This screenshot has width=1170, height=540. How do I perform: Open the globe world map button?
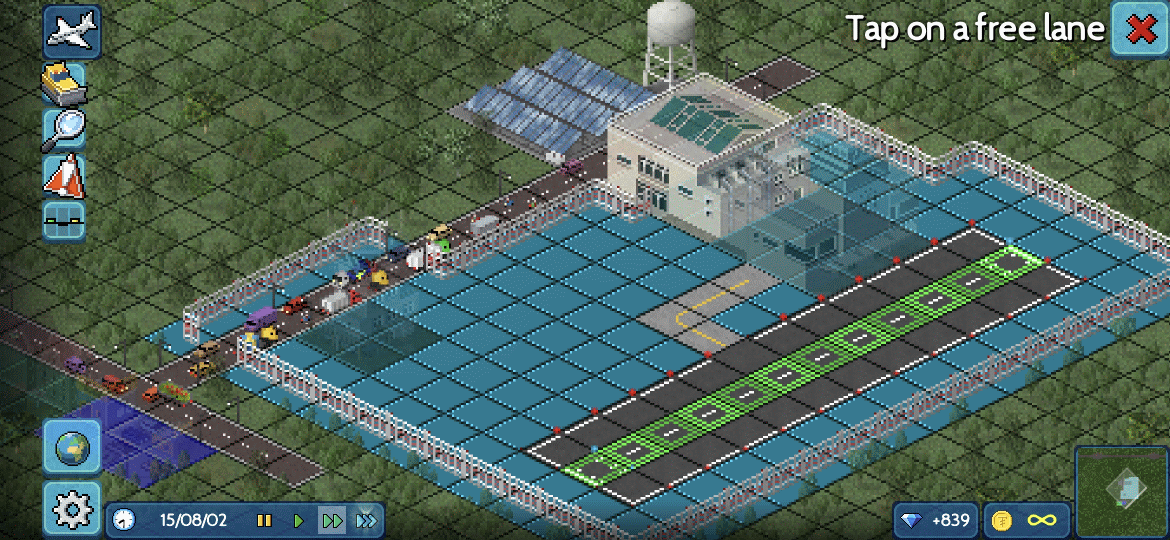(71, 447)
